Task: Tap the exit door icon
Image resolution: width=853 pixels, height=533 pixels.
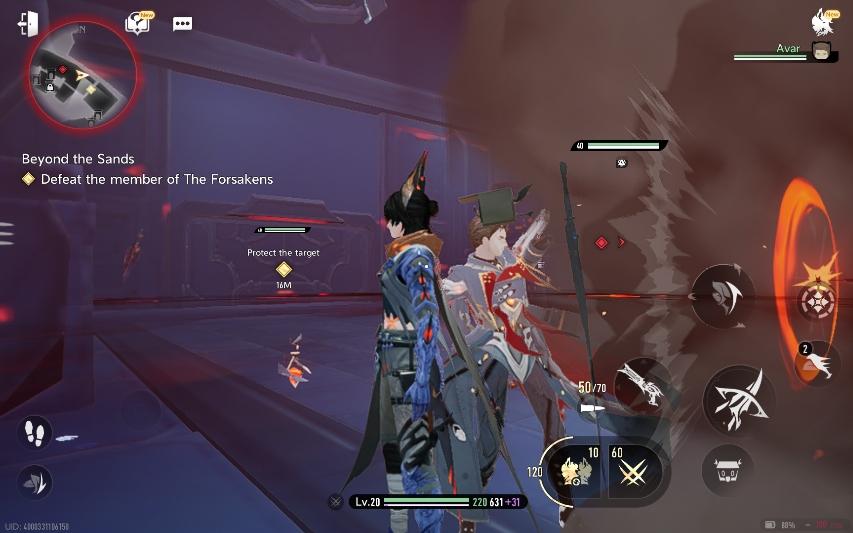Action: click(28, 24)
